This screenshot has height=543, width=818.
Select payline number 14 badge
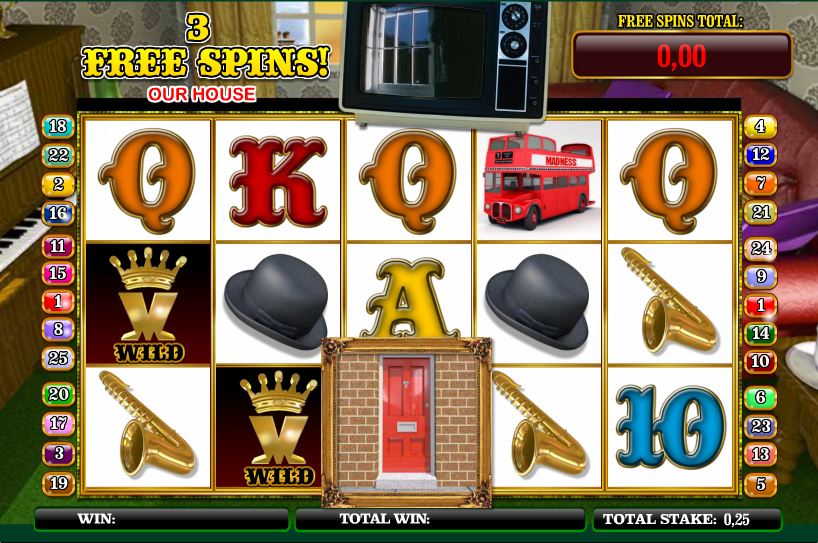pos(760,333)
